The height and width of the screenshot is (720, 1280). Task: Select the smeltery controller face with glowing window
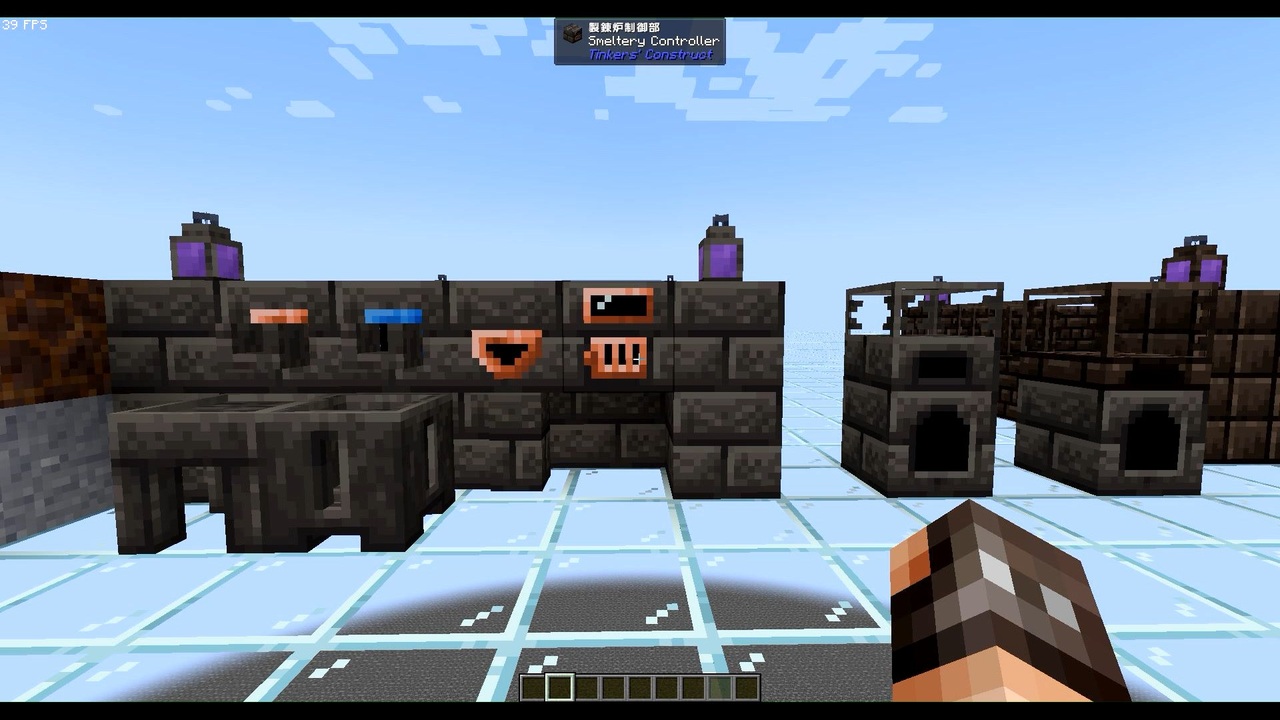(616, 305)
